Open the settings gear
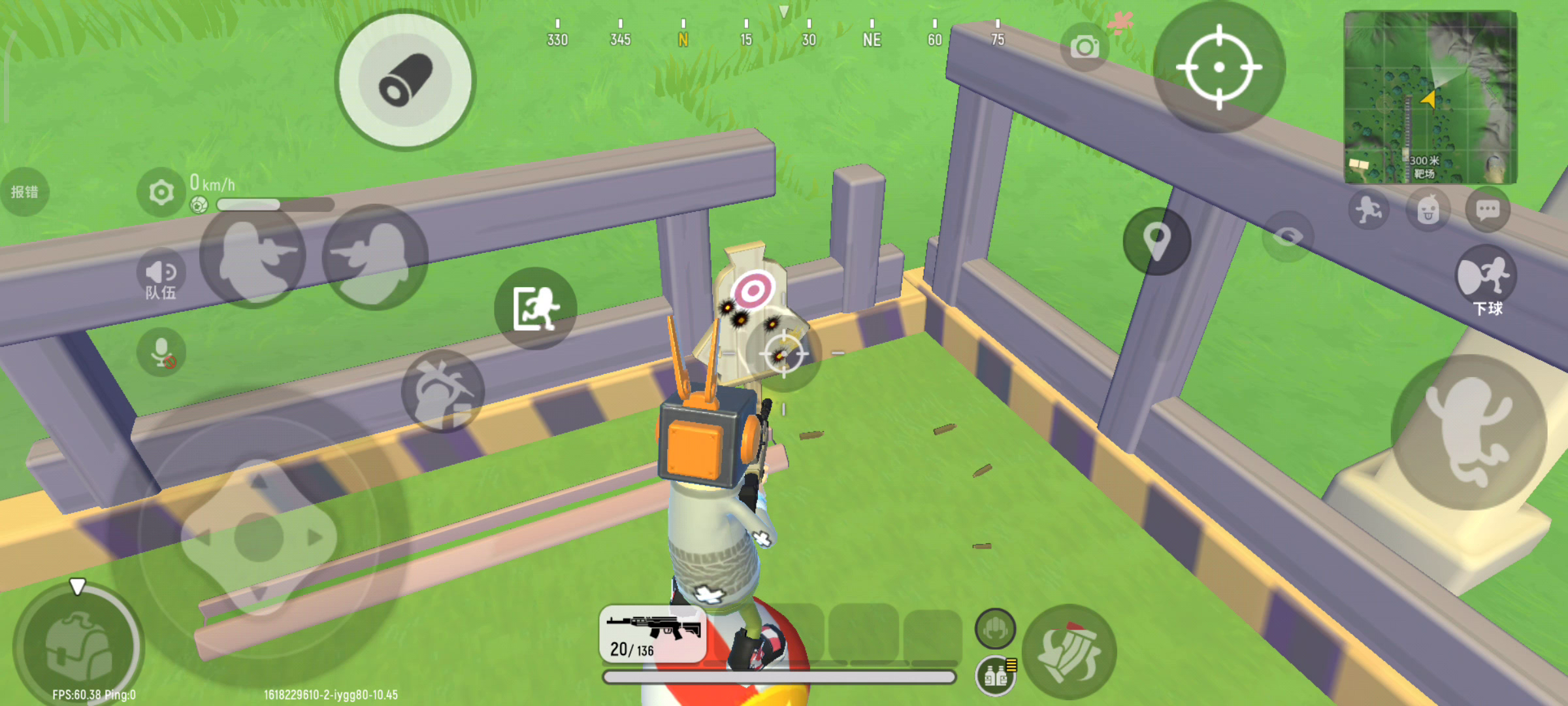Image resolution: width=1568 pixels, height=706 pixels. point(161,192)
